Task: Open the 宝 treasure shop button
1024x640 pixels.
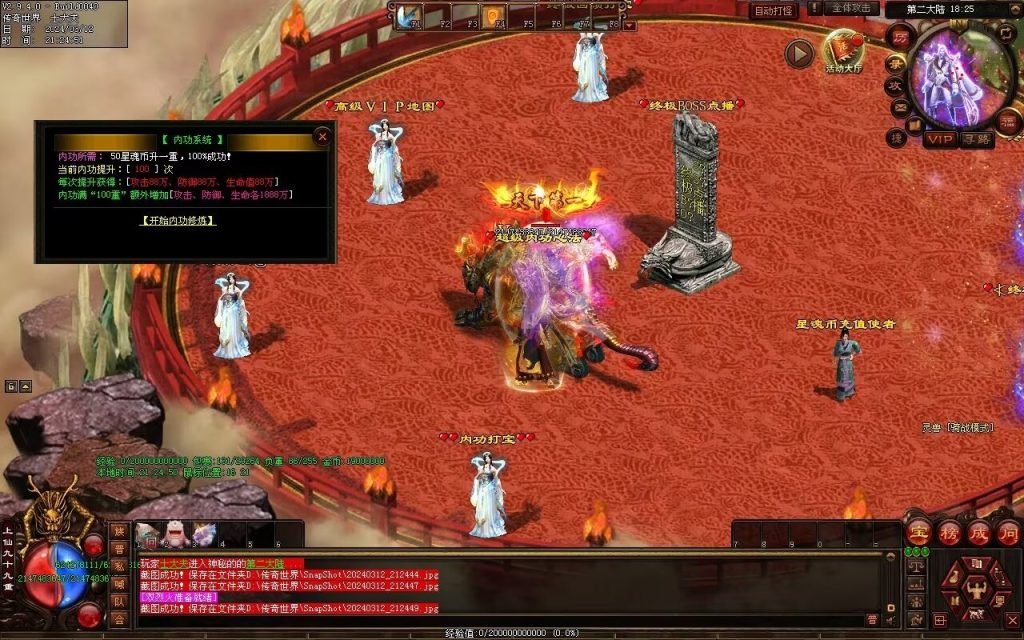Action: [x=919, y=531]
